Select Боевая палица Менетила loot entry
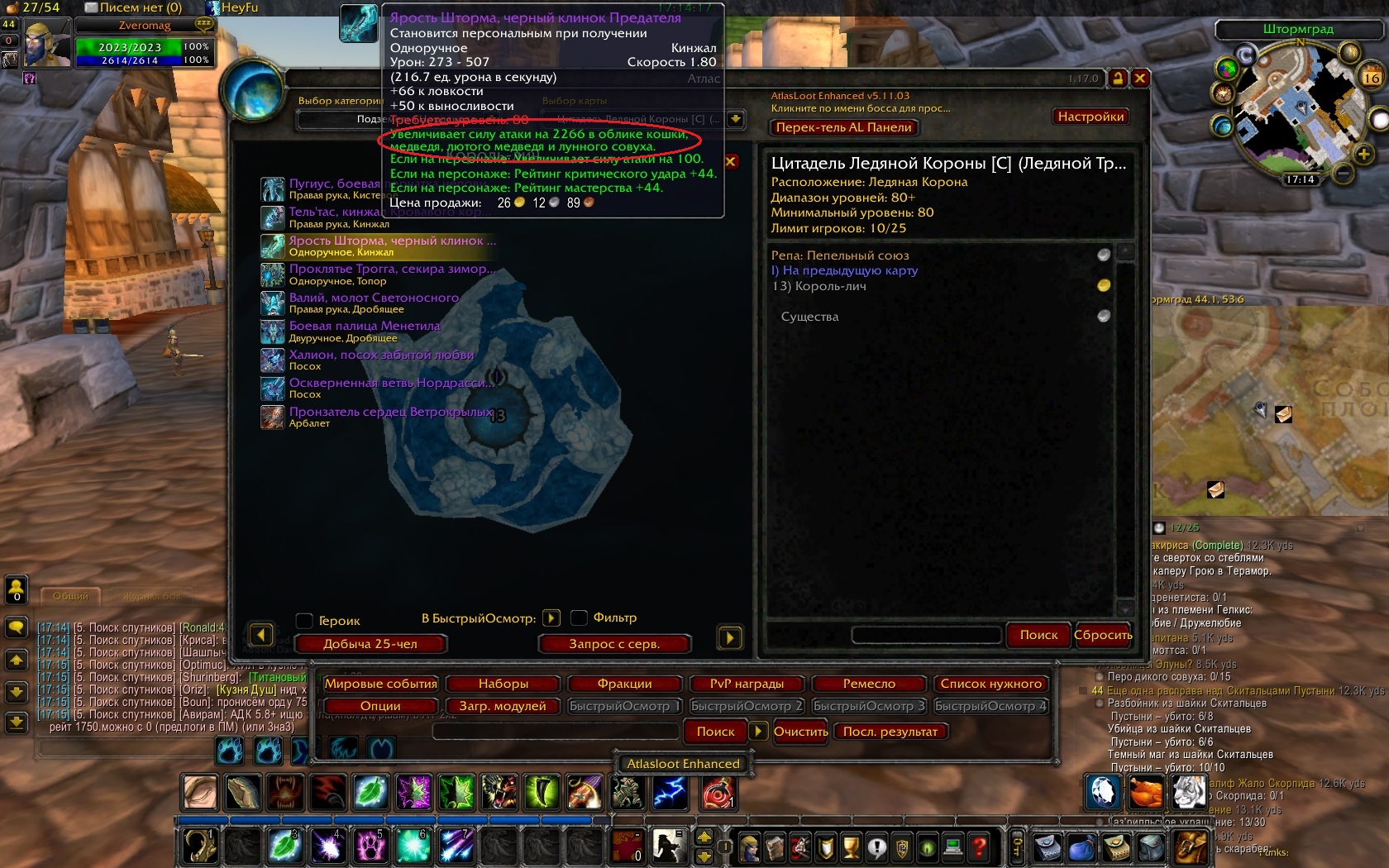1389x868 pixels. coord(365,327)
